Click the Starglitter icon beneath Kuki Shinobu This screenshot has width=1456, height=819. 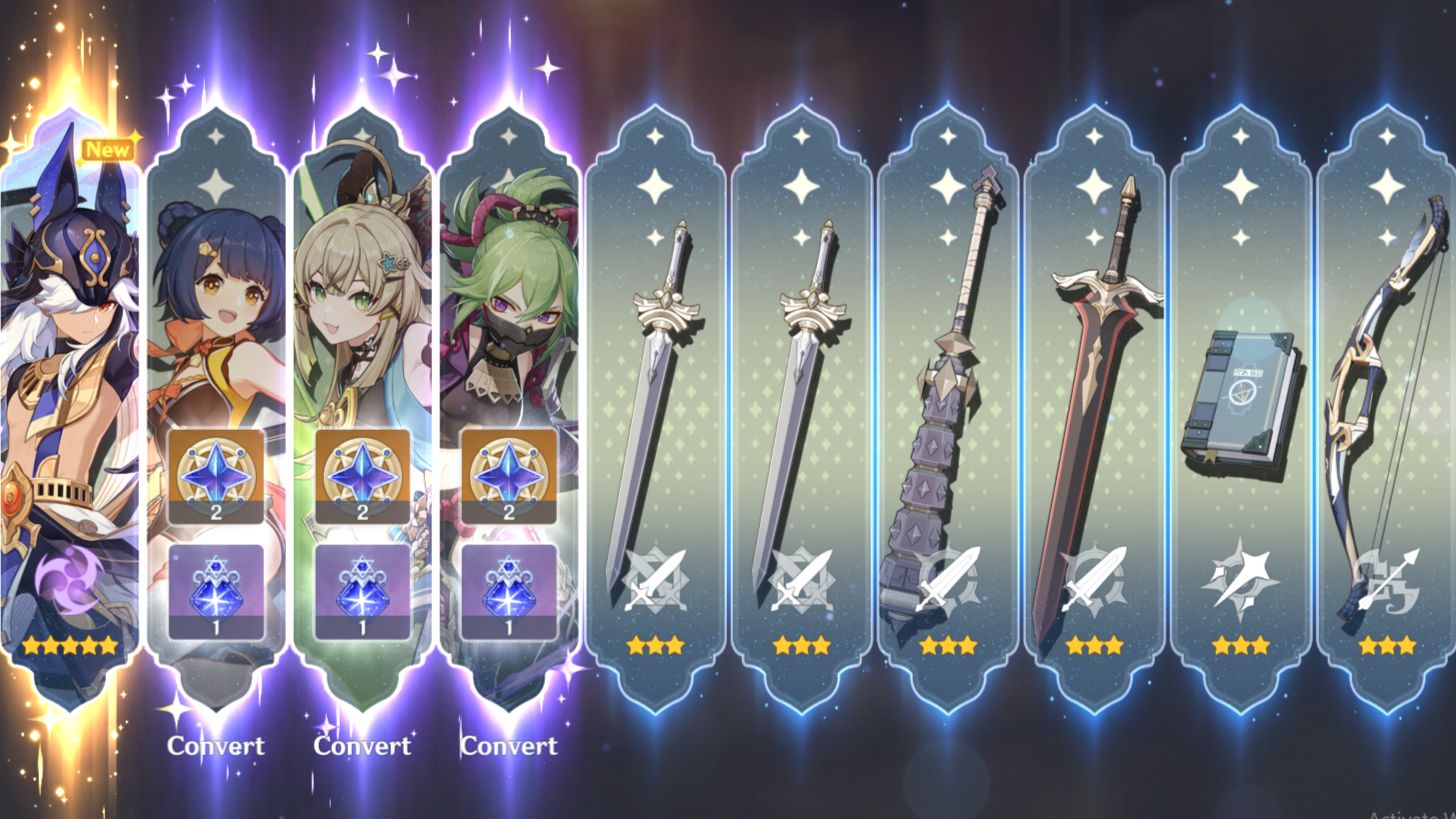click(510, 478)
